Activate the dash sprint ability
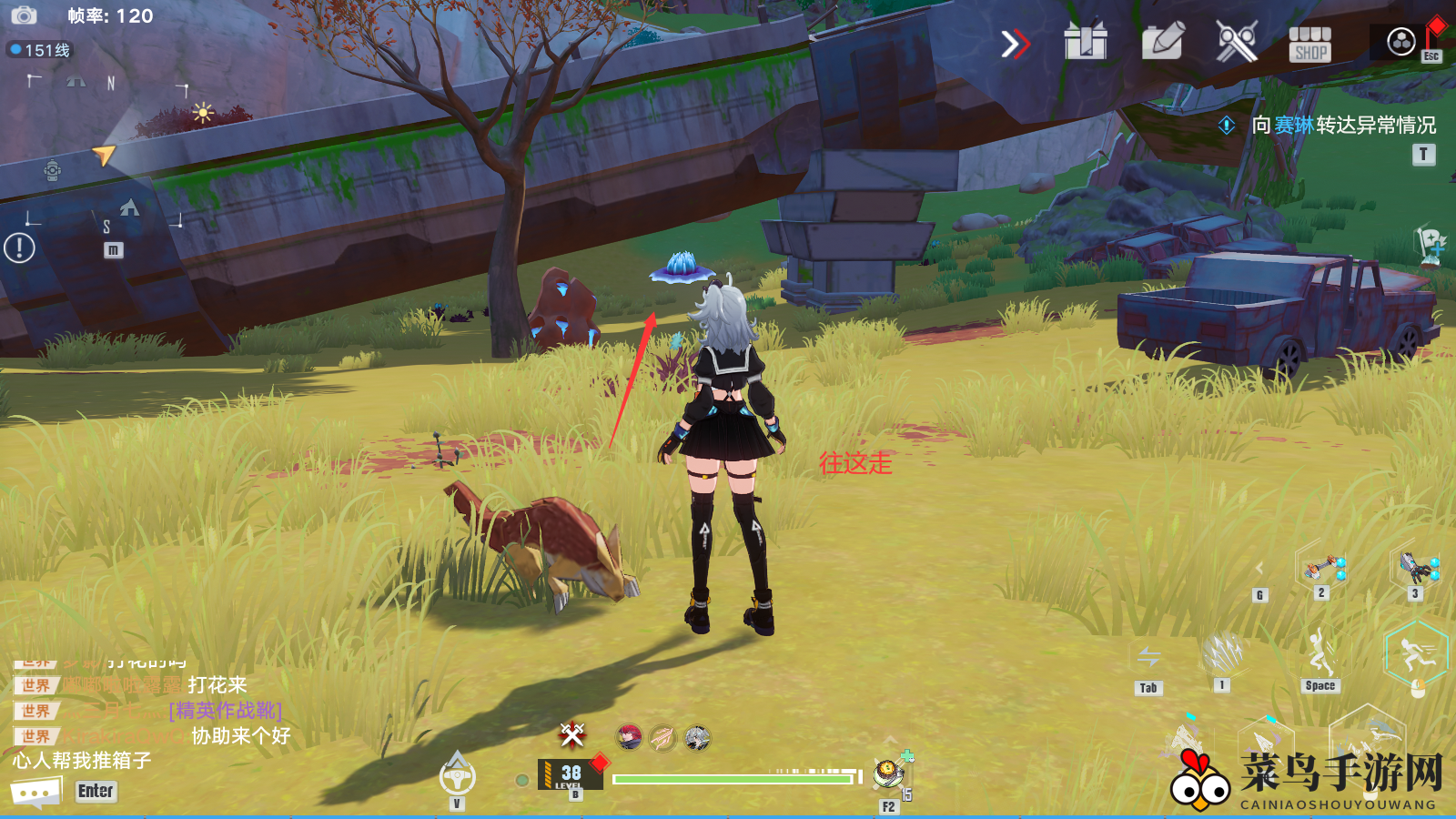1456x819 pixels. 1416,653
